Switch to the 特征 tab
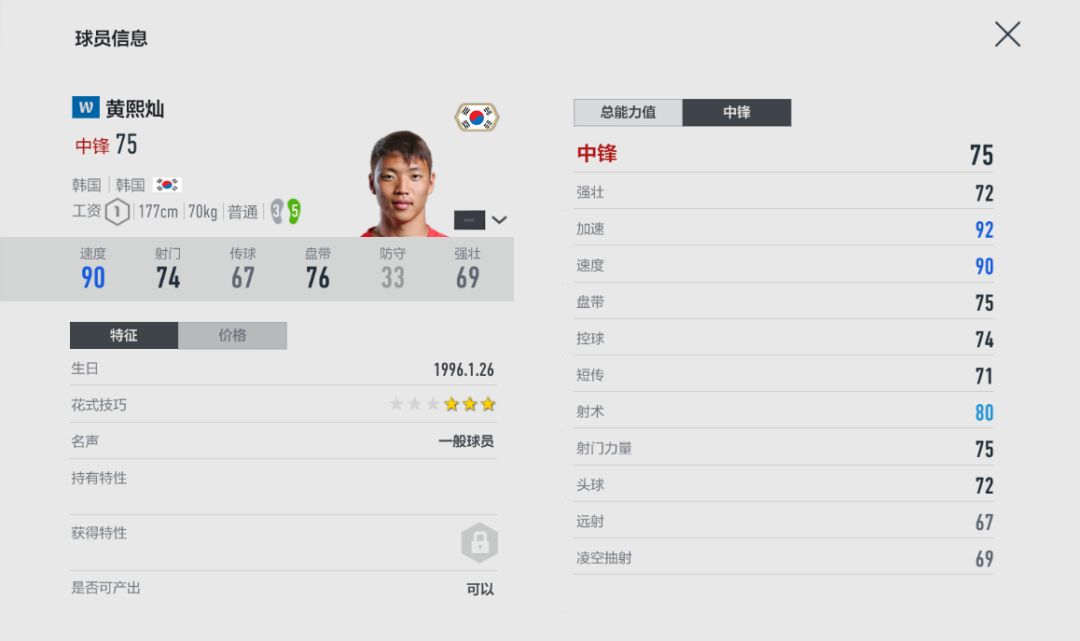The height and width of the screenshot is (641, 1080). (x=124, y=335)
